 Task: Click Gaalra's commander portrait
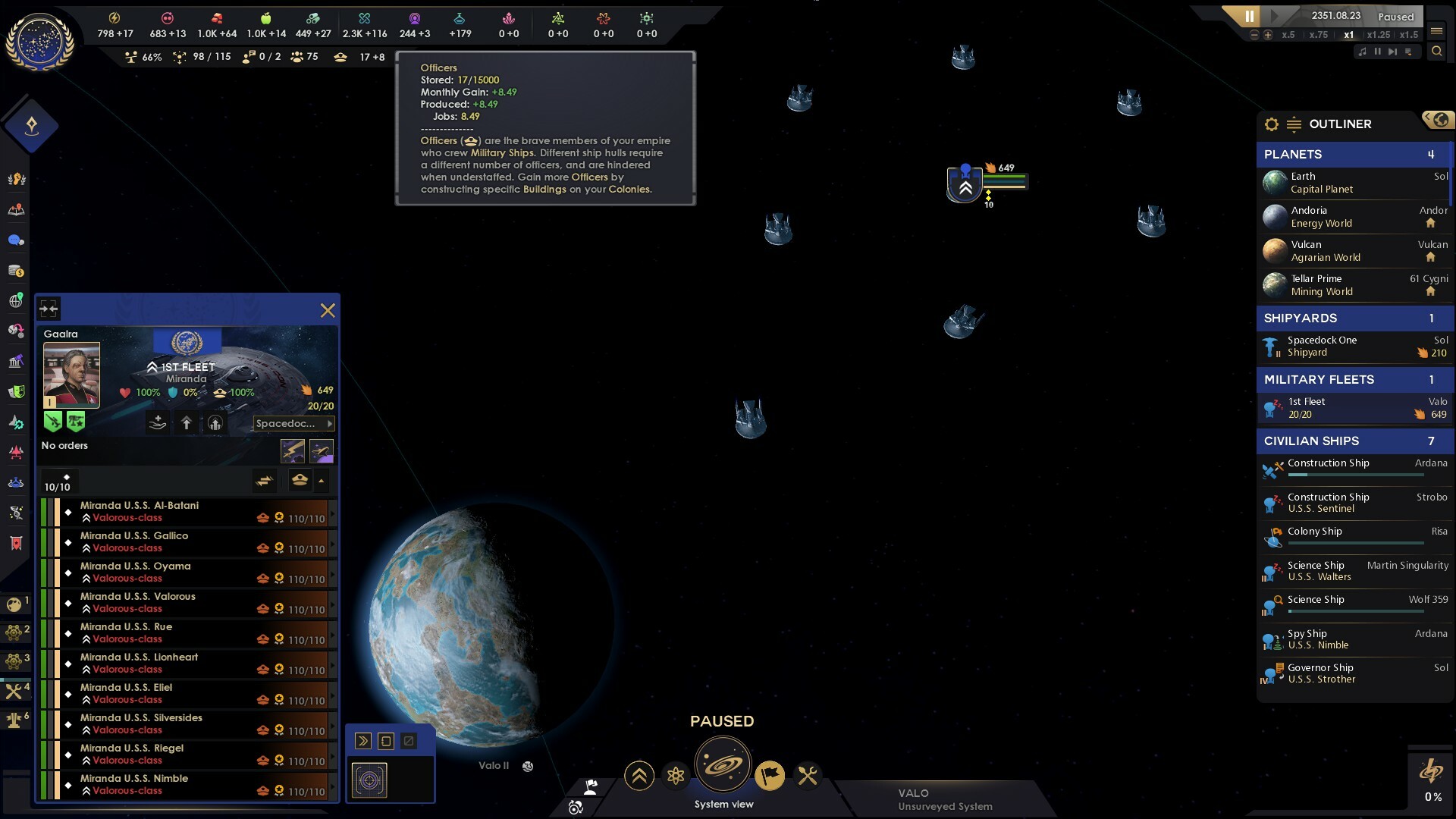pyautogui.click(x=72, y=373)
